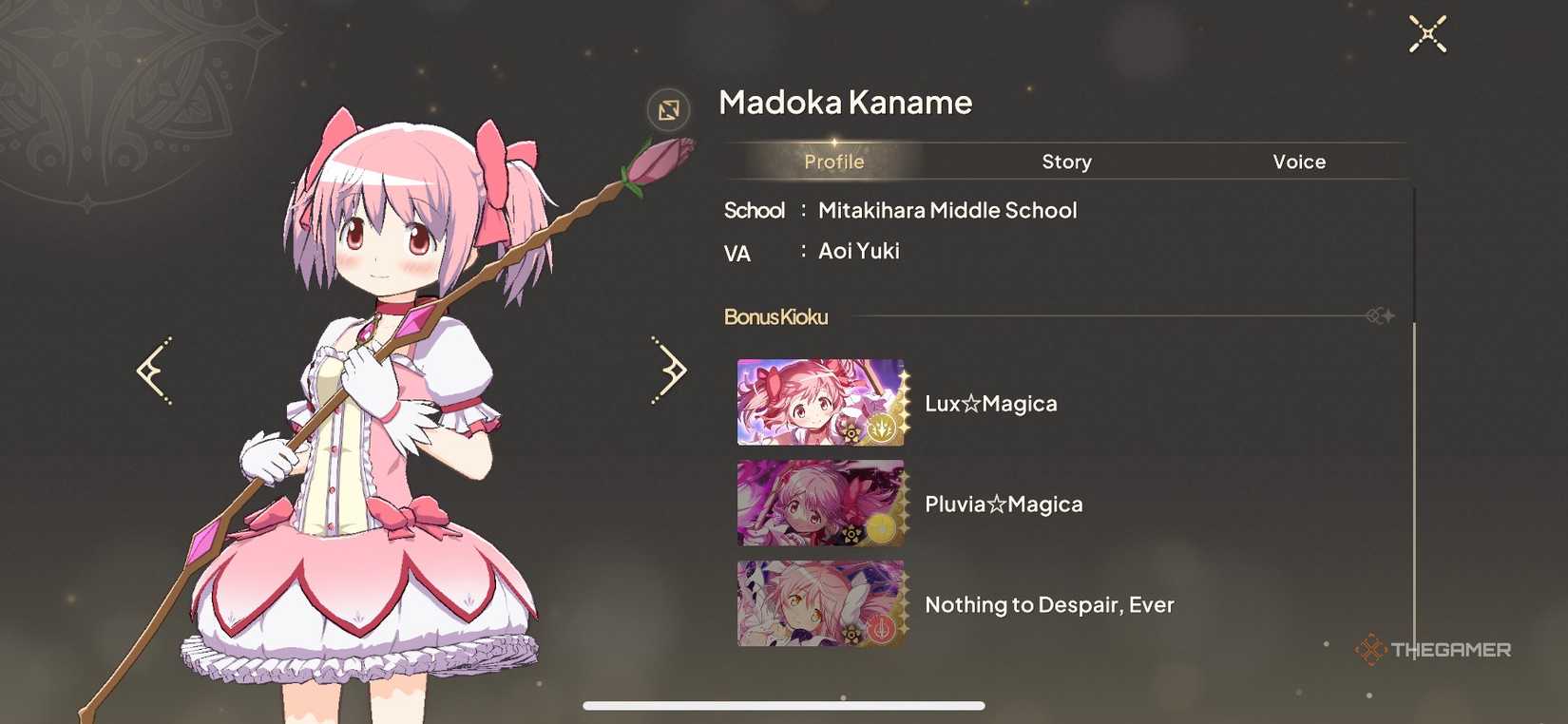Click the Pluvia☆Magica card thumbnail
Screen dimensions: 1568x724
pos(819,503)
